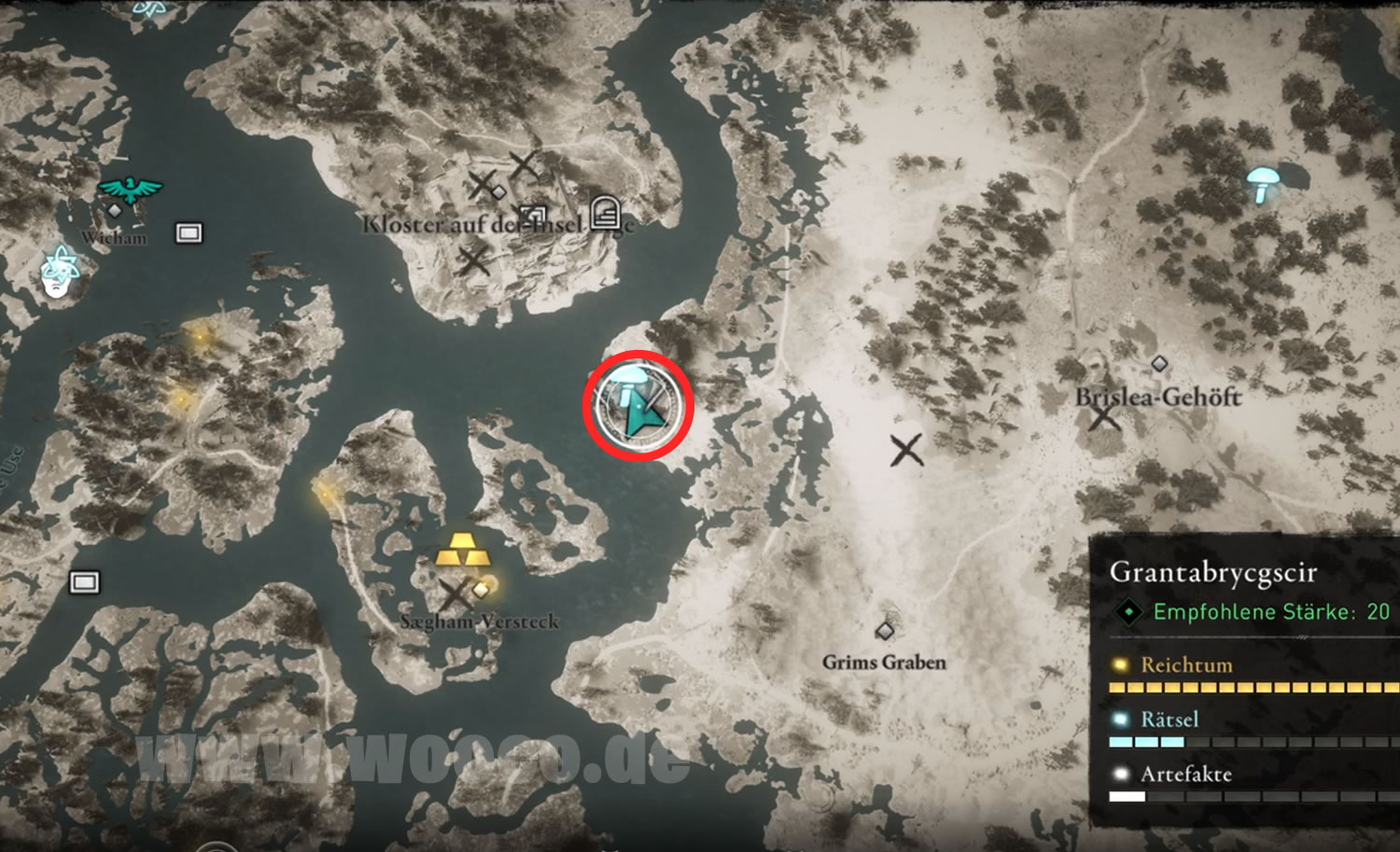Click the diamond marker above Brislea-Gehöft
Image resolution: width=1400 pixels, height=852 pixels.
(1159, 363)
